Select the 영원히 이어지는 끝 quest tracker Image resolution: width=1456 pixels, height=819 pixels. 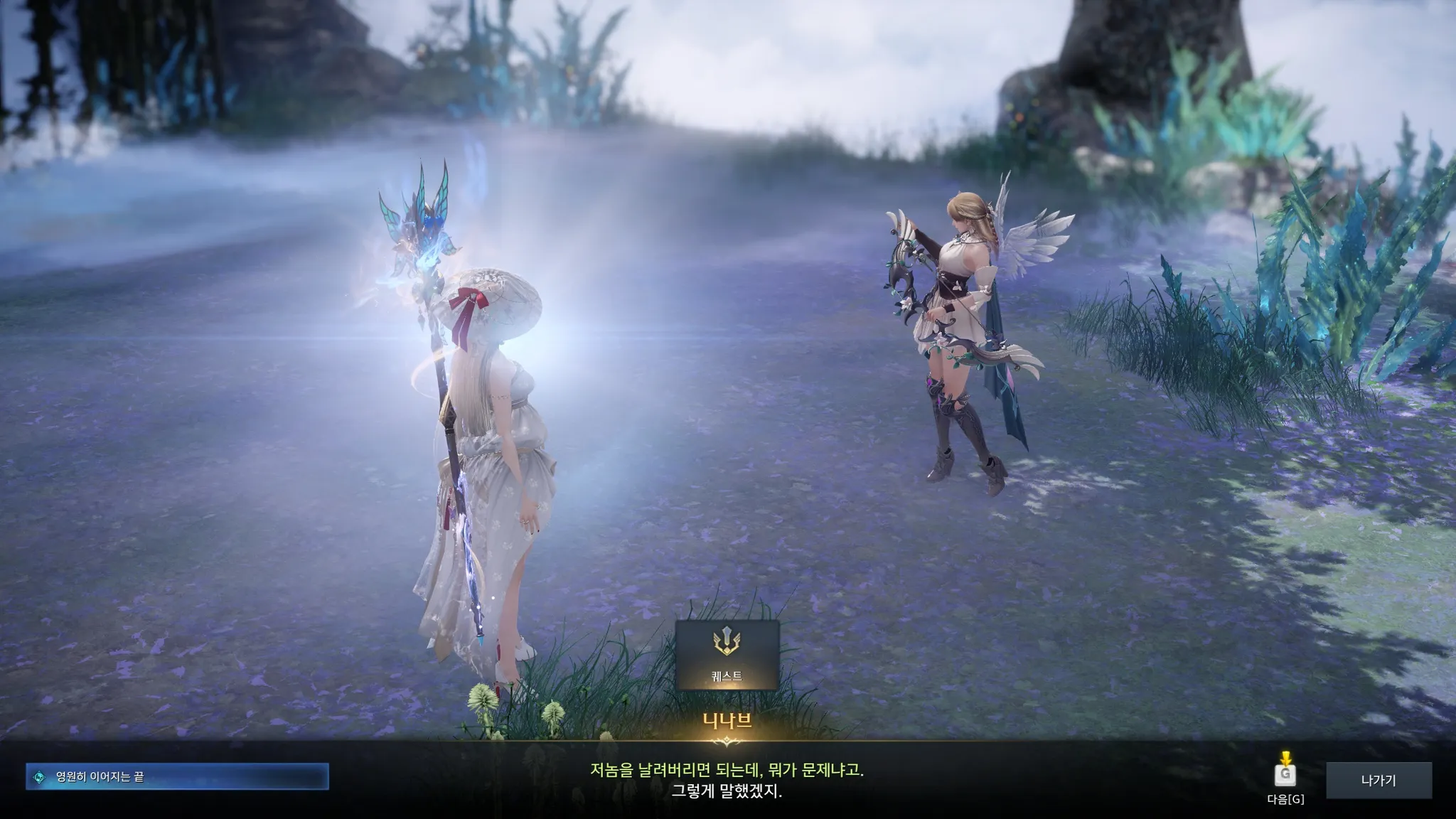pos(177,777)
